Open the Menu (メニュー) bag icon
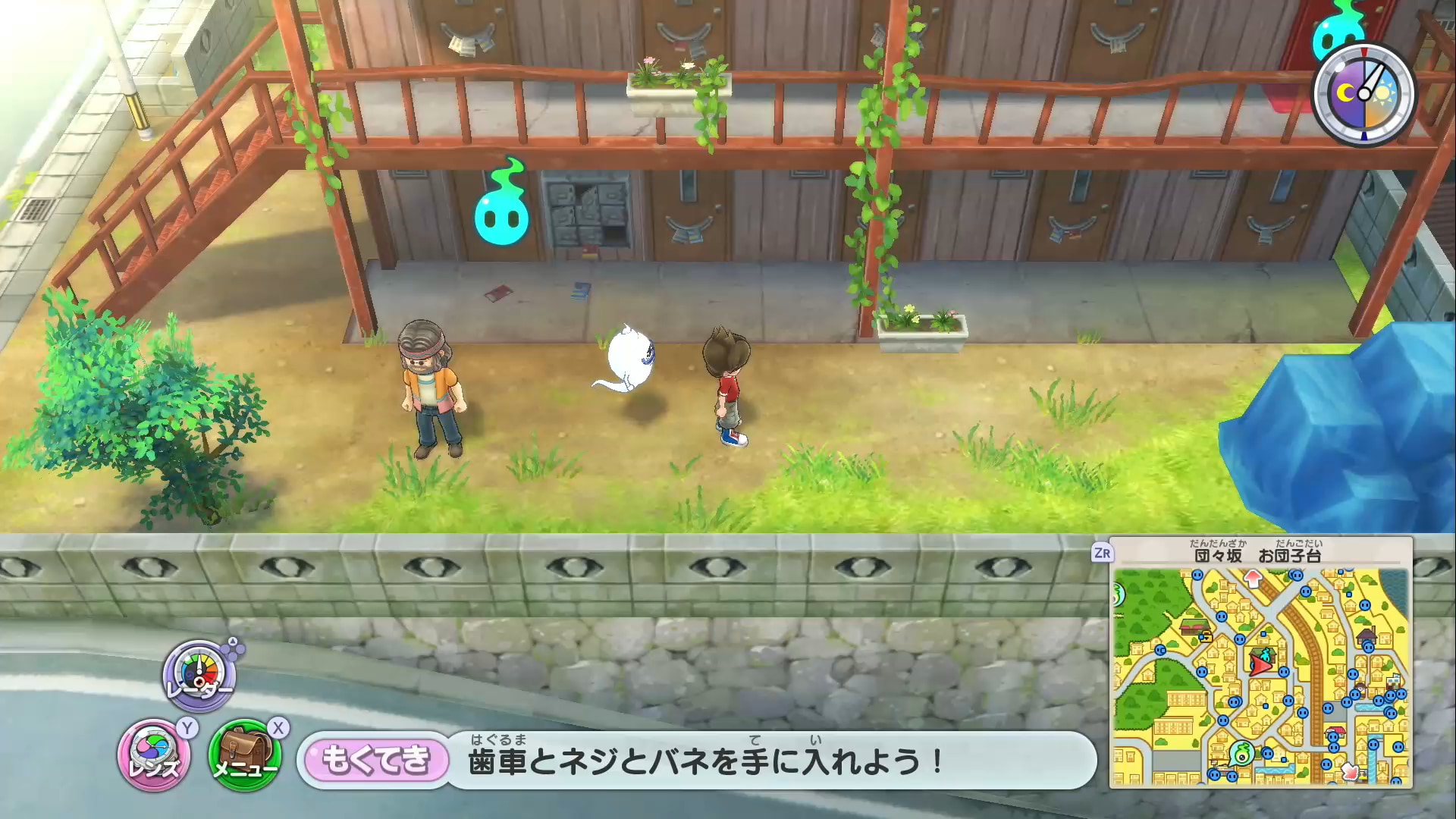The height and width of the screenshot is (819, 1456). pos(245,755)
